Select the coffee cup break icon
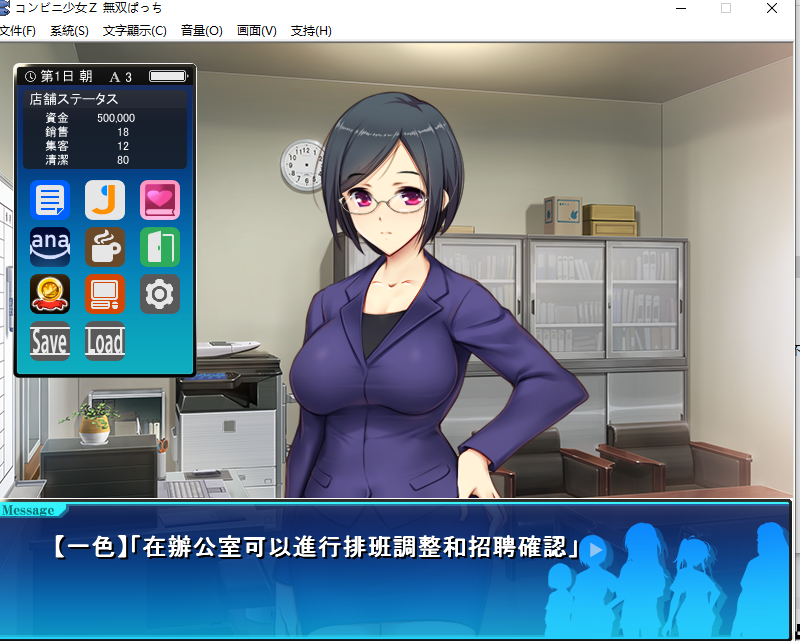 point(105,247)
